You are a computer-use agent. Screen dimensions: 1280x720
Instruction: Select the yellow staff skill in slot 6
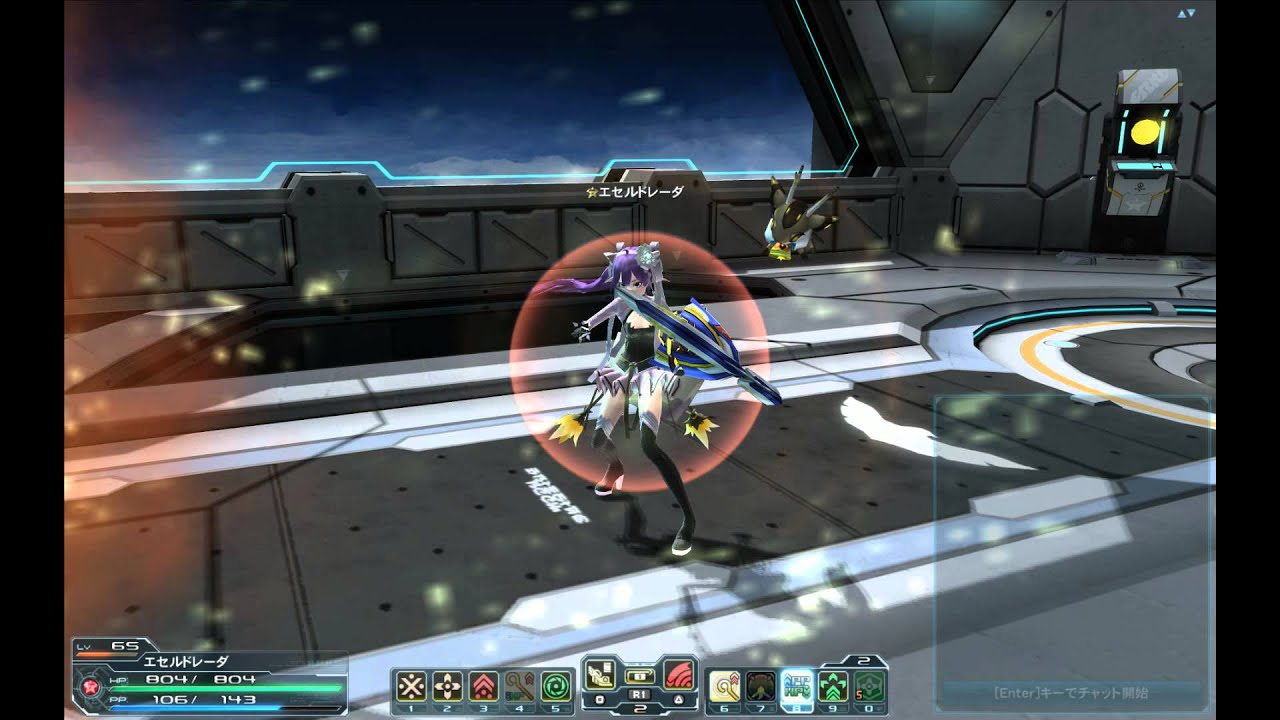point(725,685)
